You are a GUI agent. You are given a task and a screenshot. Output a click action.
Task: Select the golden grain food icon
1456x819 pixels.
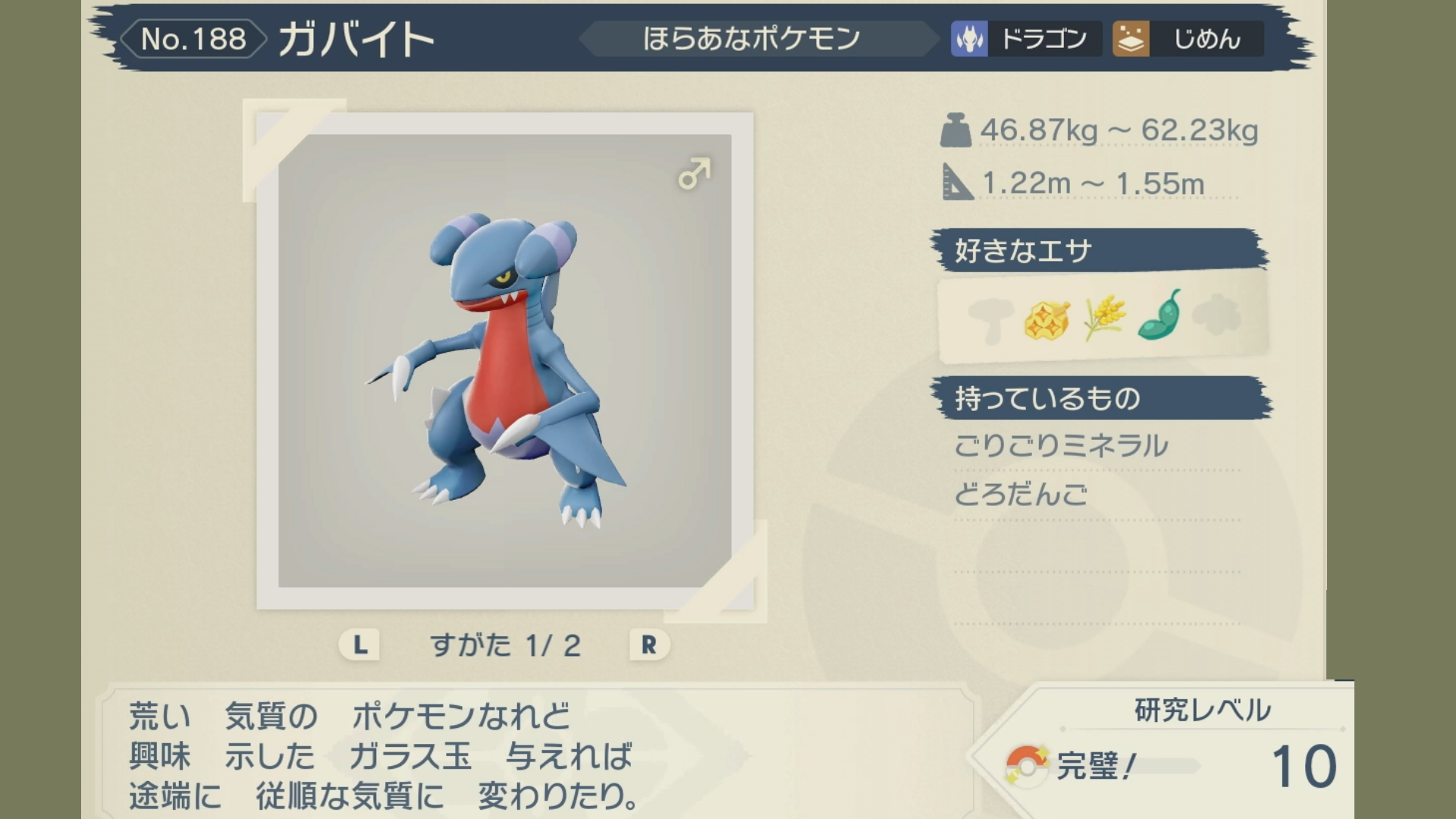(x=1104, y=318)
